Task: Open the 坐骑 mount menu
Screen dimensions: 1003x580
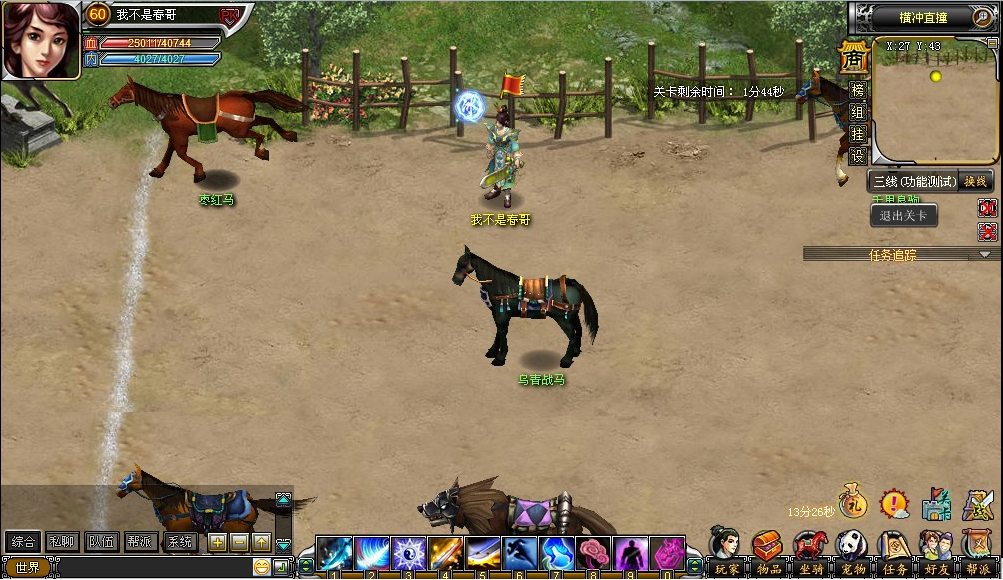Action: (810, 551)
